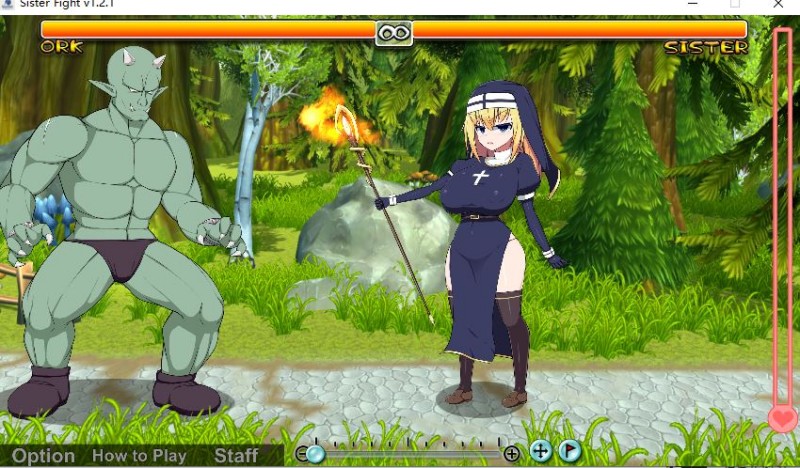The image size is (800, 468).
Task: Click the plus button beside the slider
Action: pos(512,454)
